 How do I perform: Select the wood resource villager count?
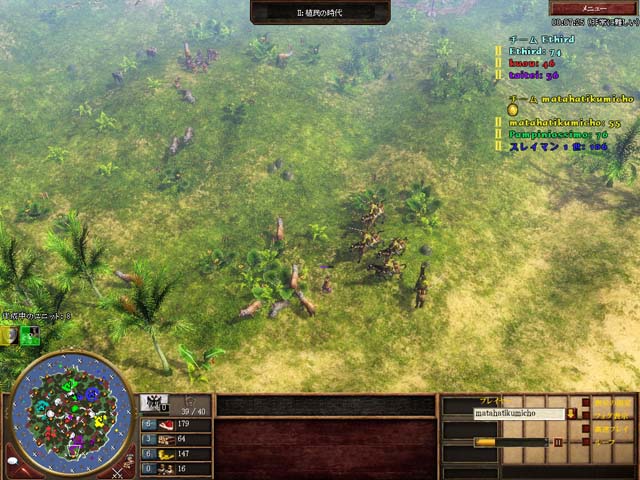[147, 439]
